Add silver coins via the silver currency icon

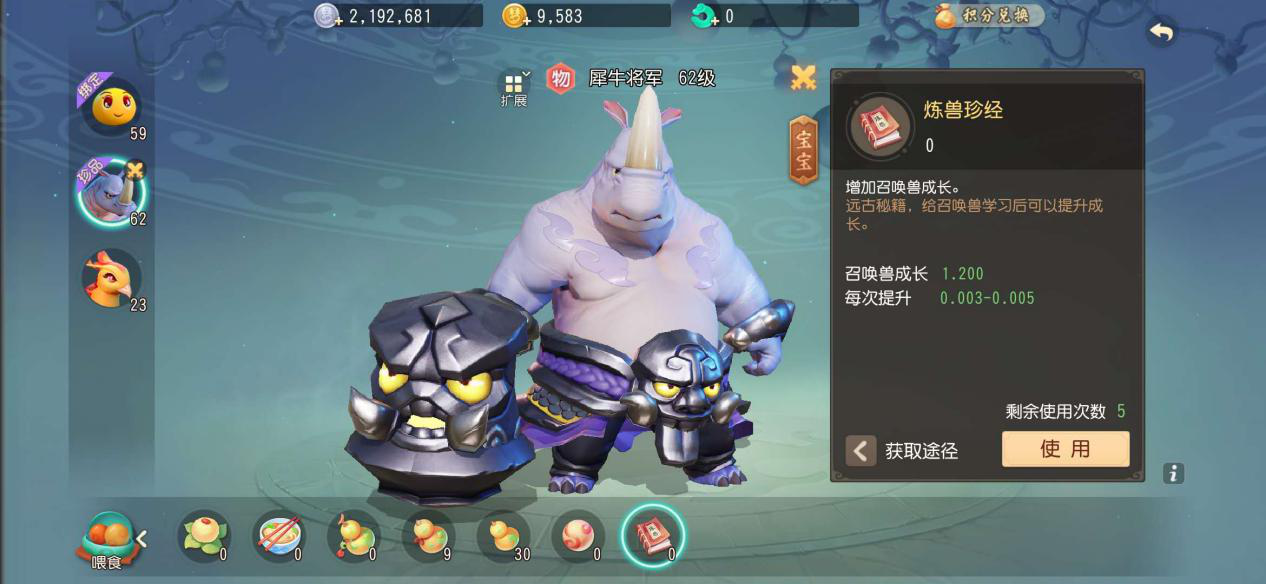[328, 16]
